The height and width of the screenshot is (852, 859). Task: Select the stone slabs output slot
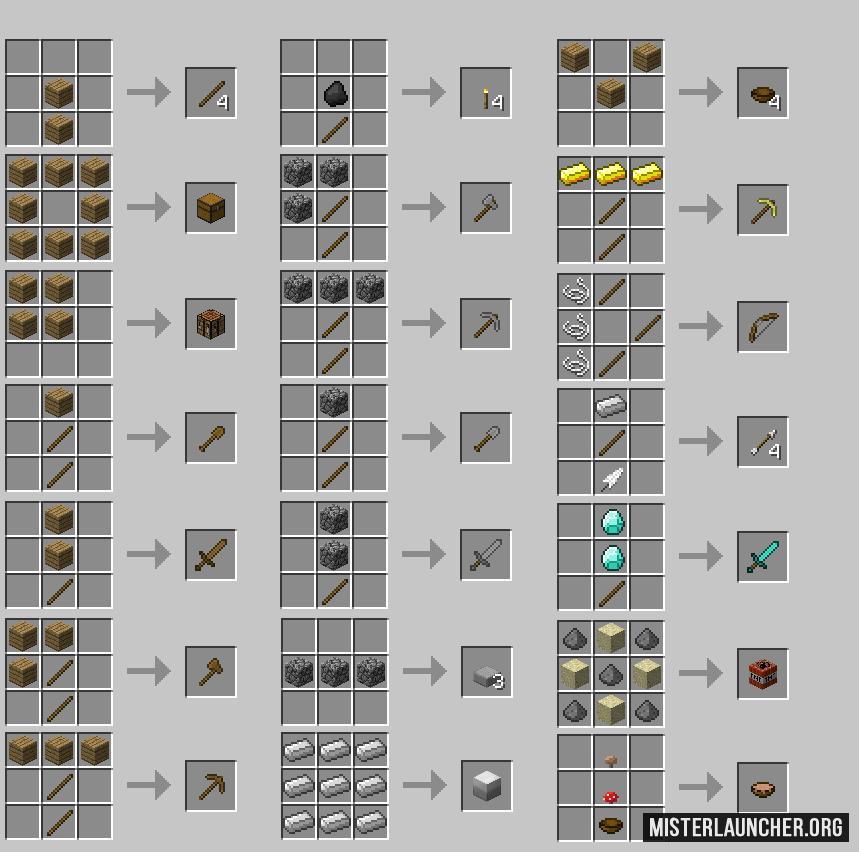click(486, 671)
